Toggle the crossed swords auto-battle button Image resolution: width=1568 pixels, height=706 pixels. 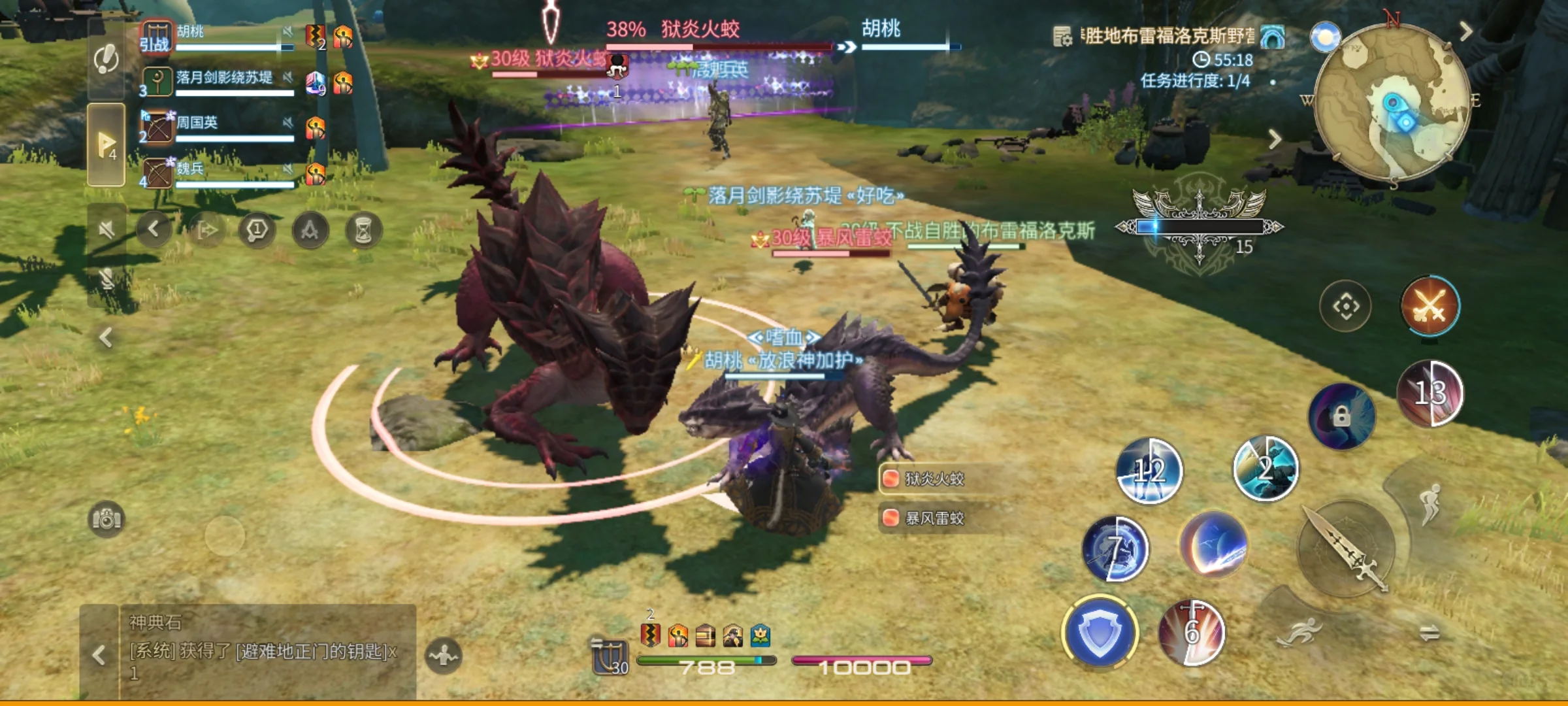pyautogui.click(x=1429, y=306)
